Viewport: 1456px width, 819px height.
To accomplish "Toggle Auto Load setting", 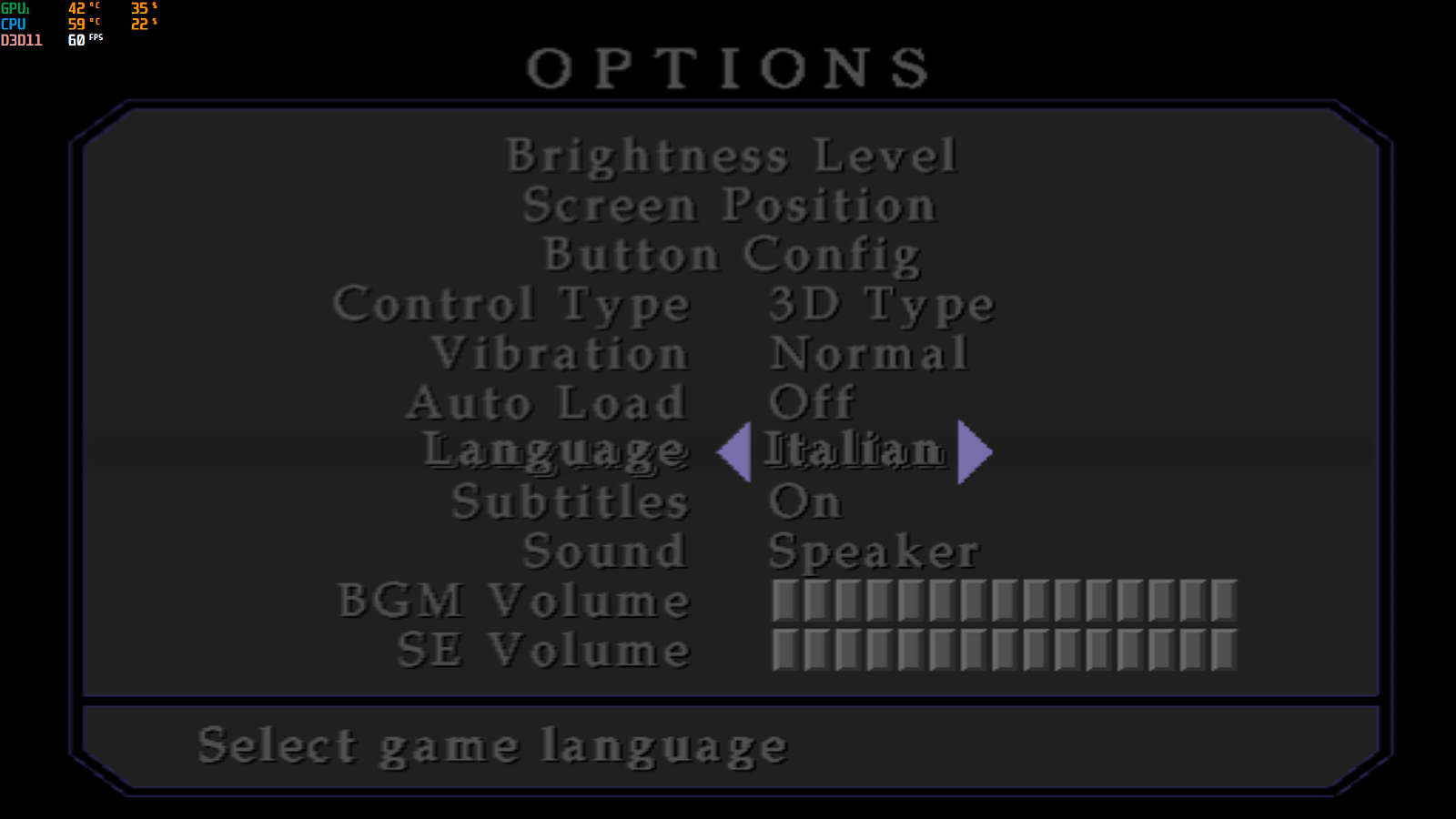I will coord(808,401).
